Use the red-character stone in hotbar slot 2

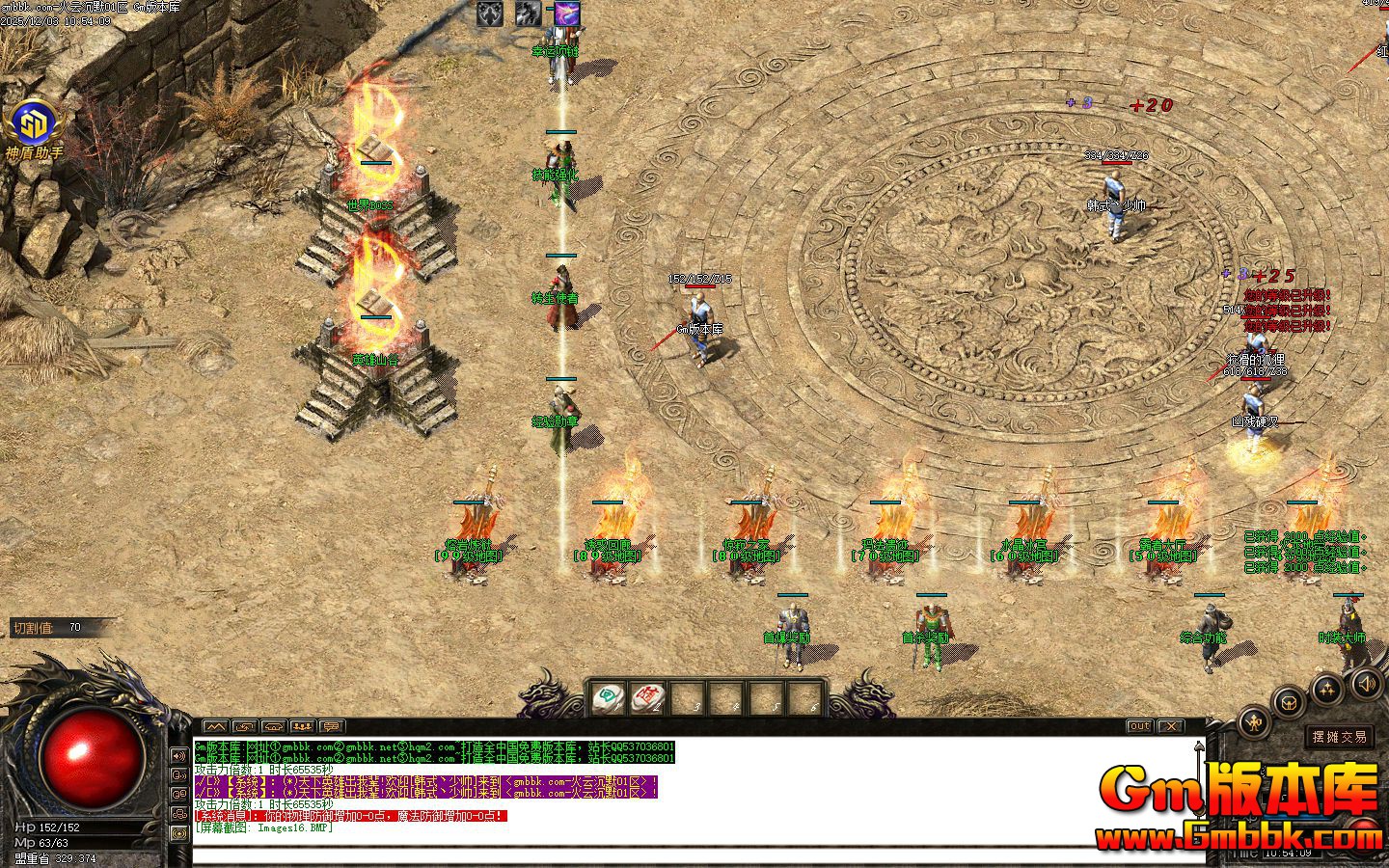pyautogui.click(x=646, y=697)
